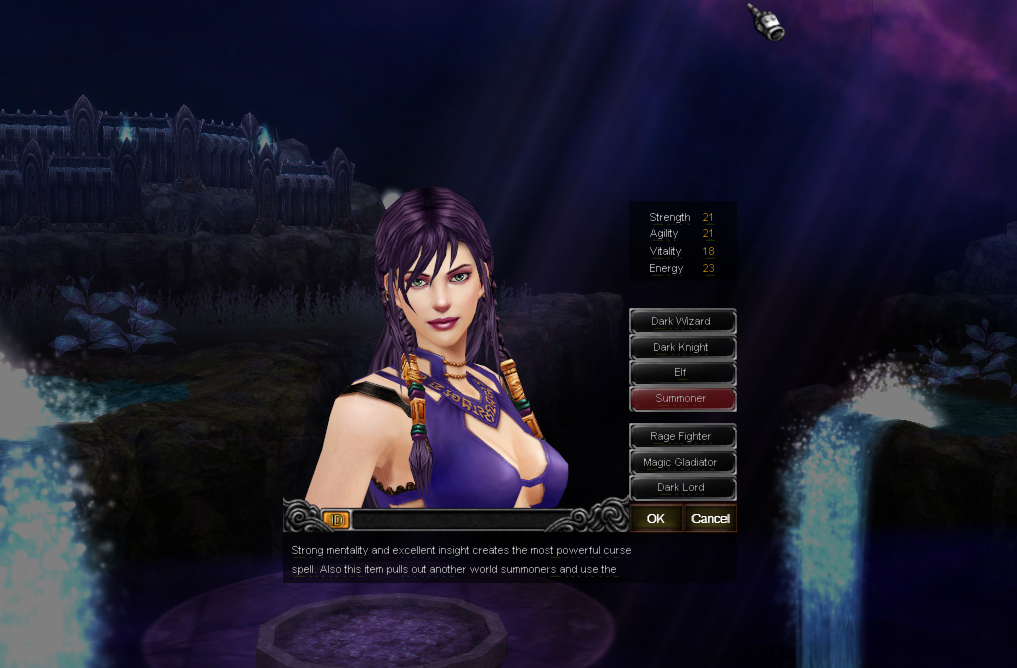Pick the Elf class
The width and height of the screenshot is (1017, 668).
click(x=682, y=372)
